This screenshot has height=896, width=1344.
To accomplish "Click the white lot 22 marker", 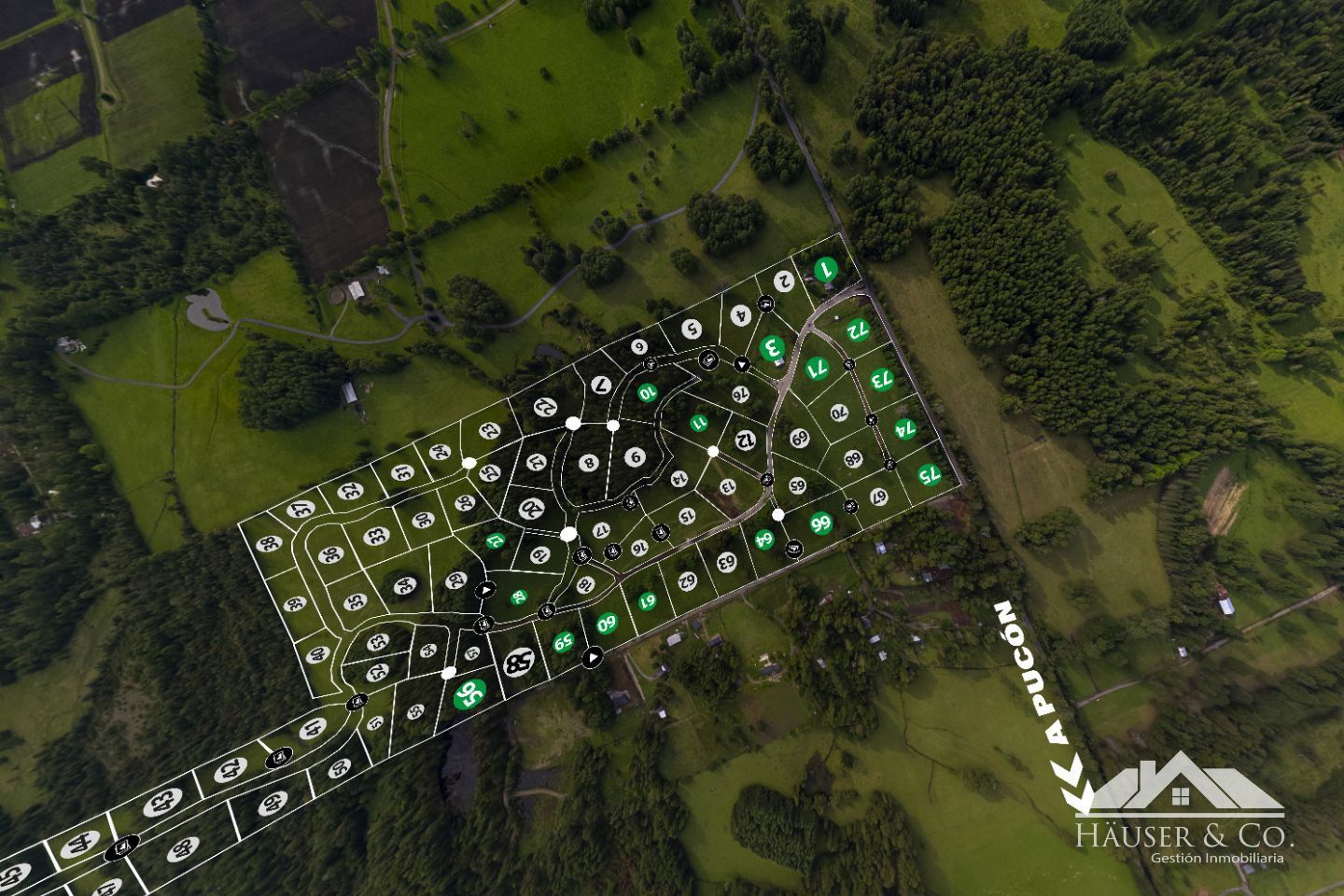I will tap(546, 407).
